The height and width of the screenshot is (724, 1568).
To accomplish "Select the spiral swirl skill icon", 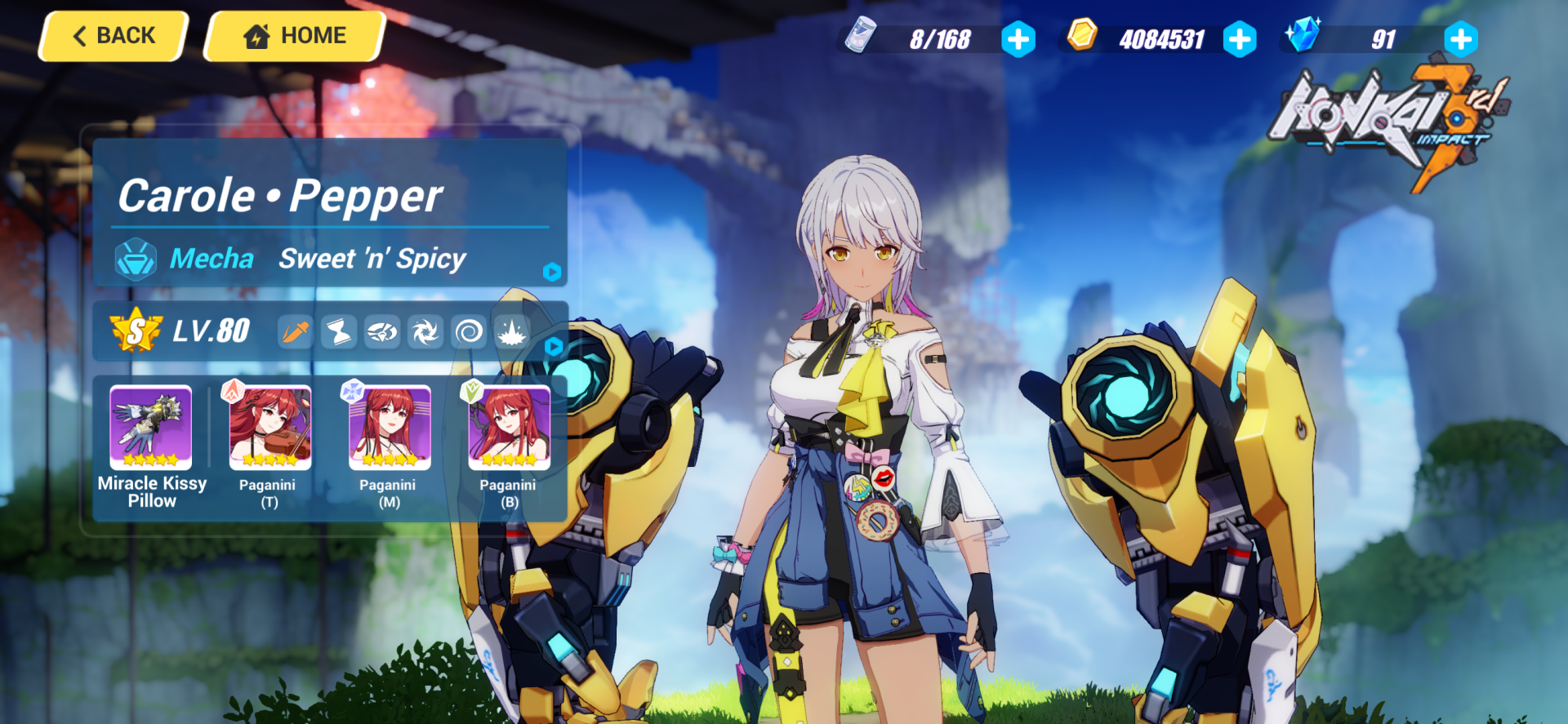I will click(469, 332).
